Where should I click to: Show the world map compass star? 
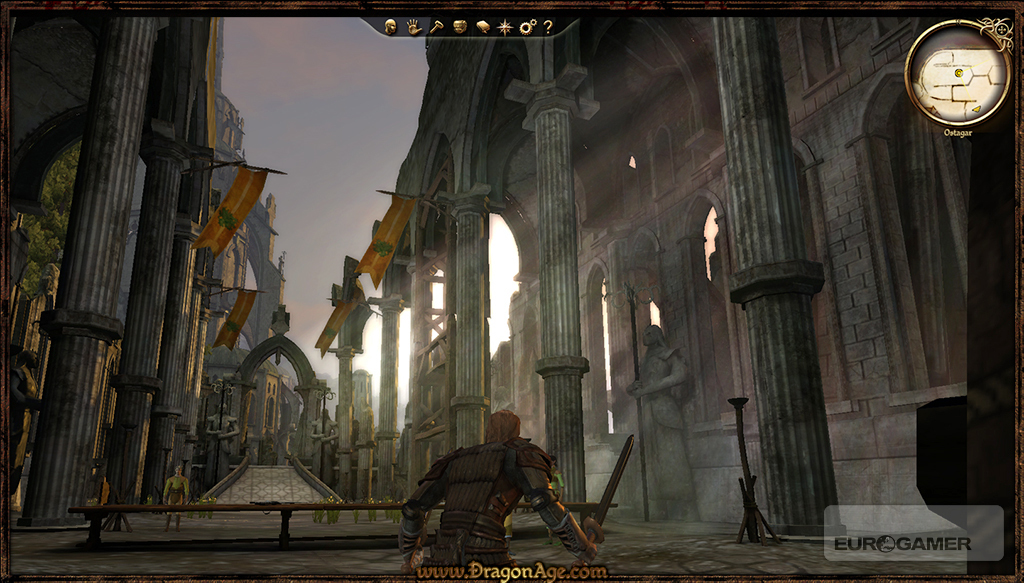point(504,27)
